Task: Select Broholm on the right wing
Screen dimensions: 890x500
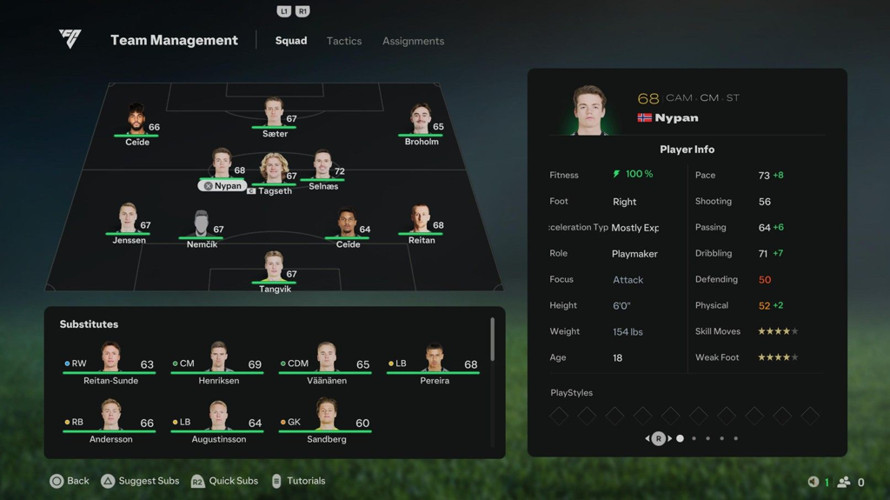Action: pos(421,124)
